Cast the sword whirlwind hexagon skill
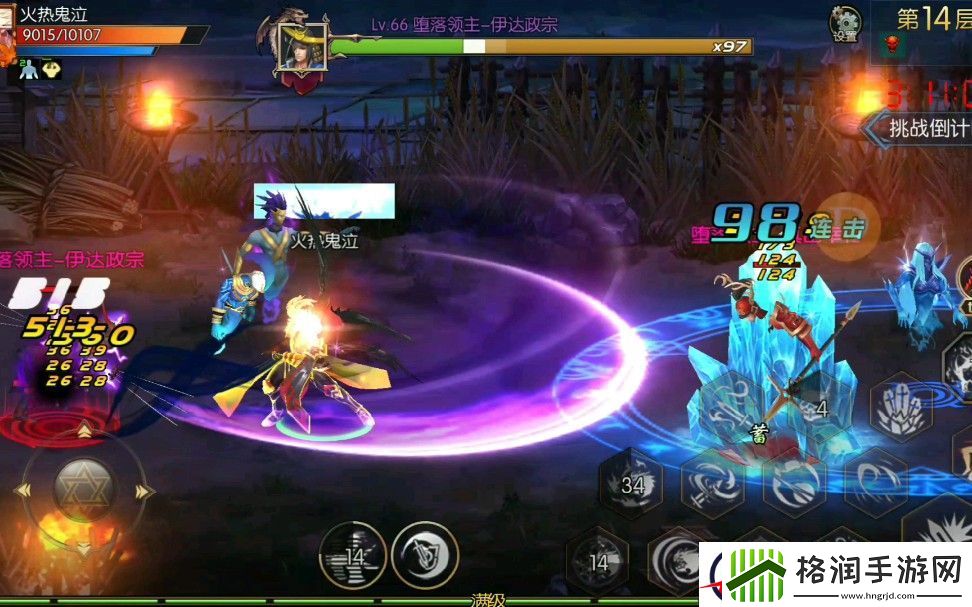Screen dimensions: 972x607 [x=712, y=481]
